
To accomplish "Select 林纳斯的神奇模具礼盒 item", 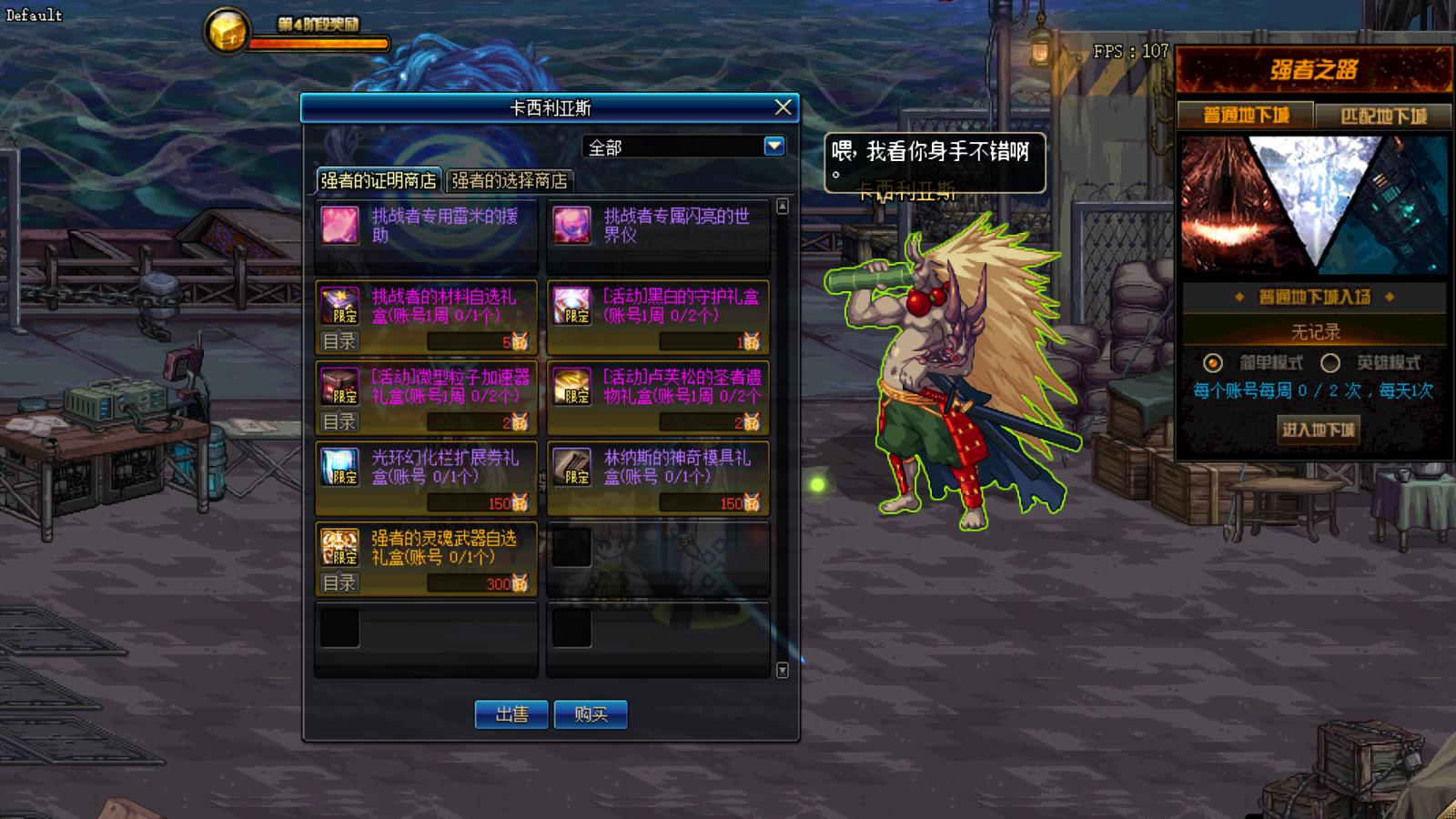I will (658, 468).
